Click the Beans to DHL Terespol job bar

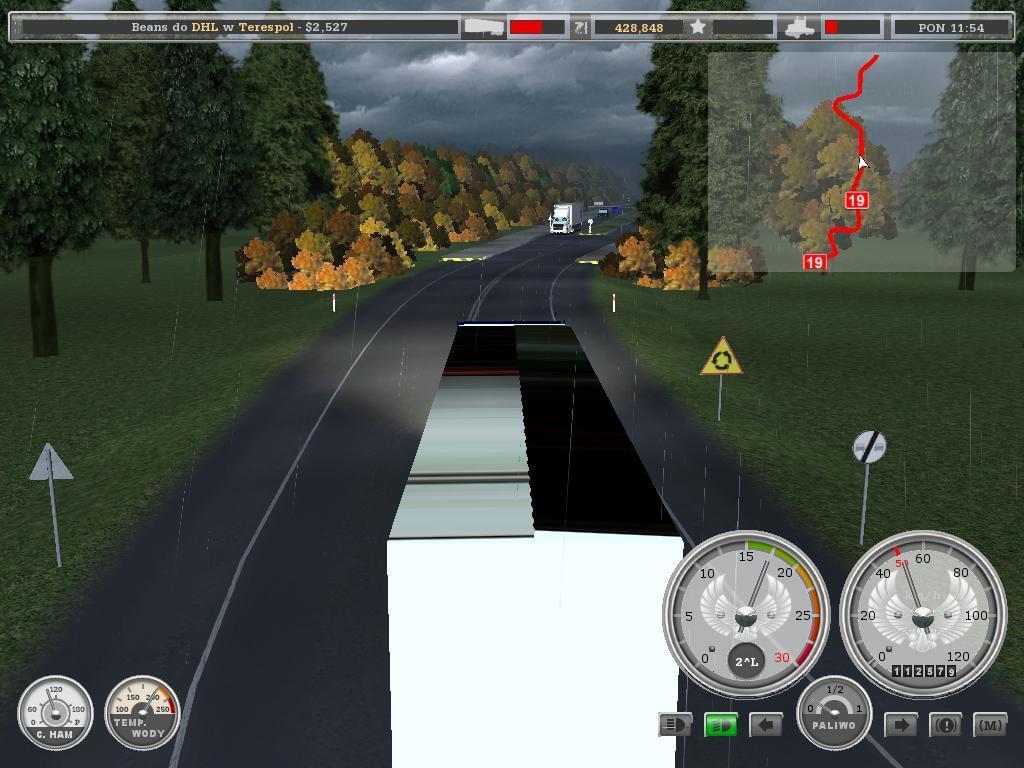[239, 27]
